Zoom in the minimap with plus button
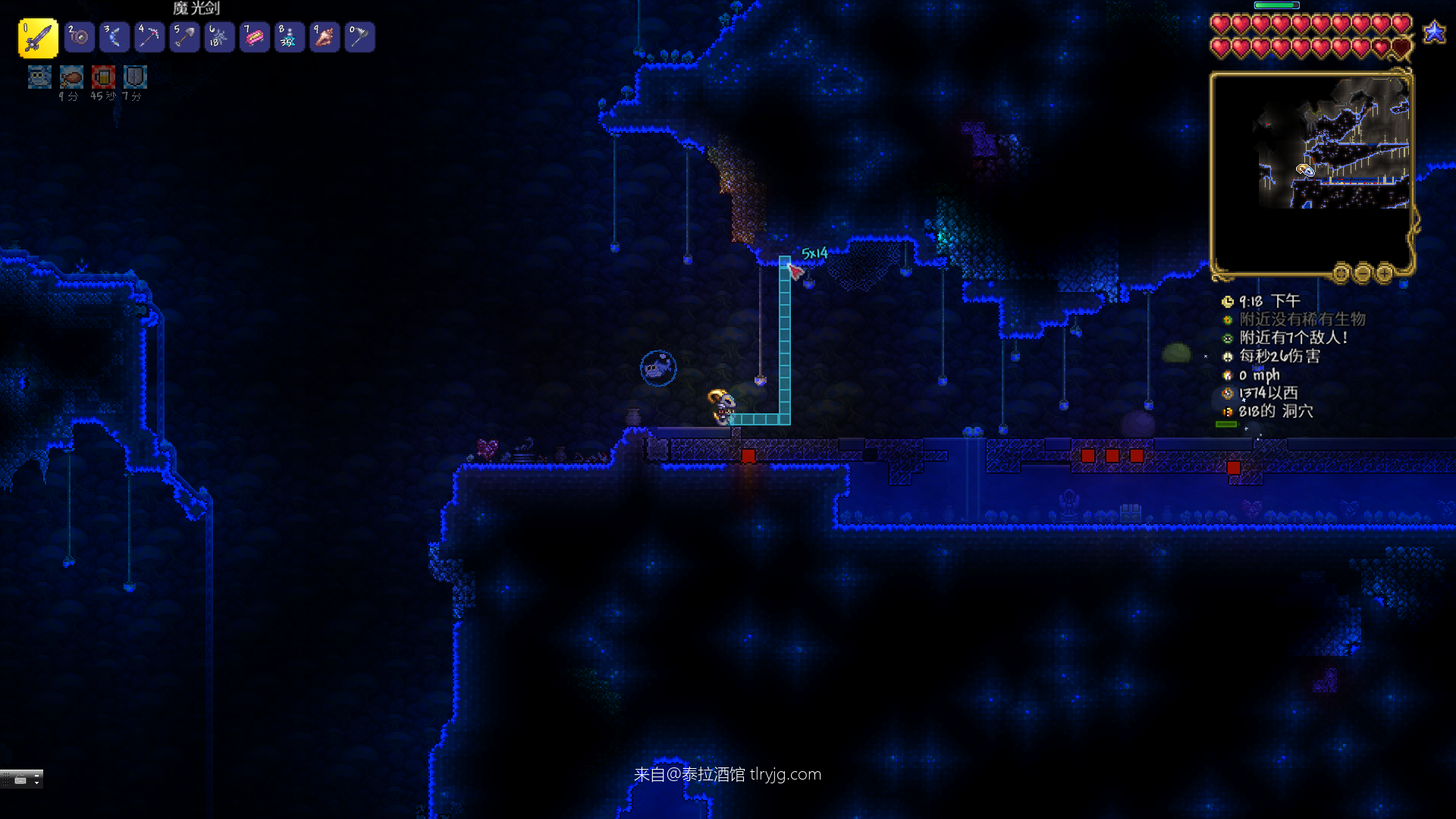The height and width of the screenshot is (819, 1456). [1385, 272]
